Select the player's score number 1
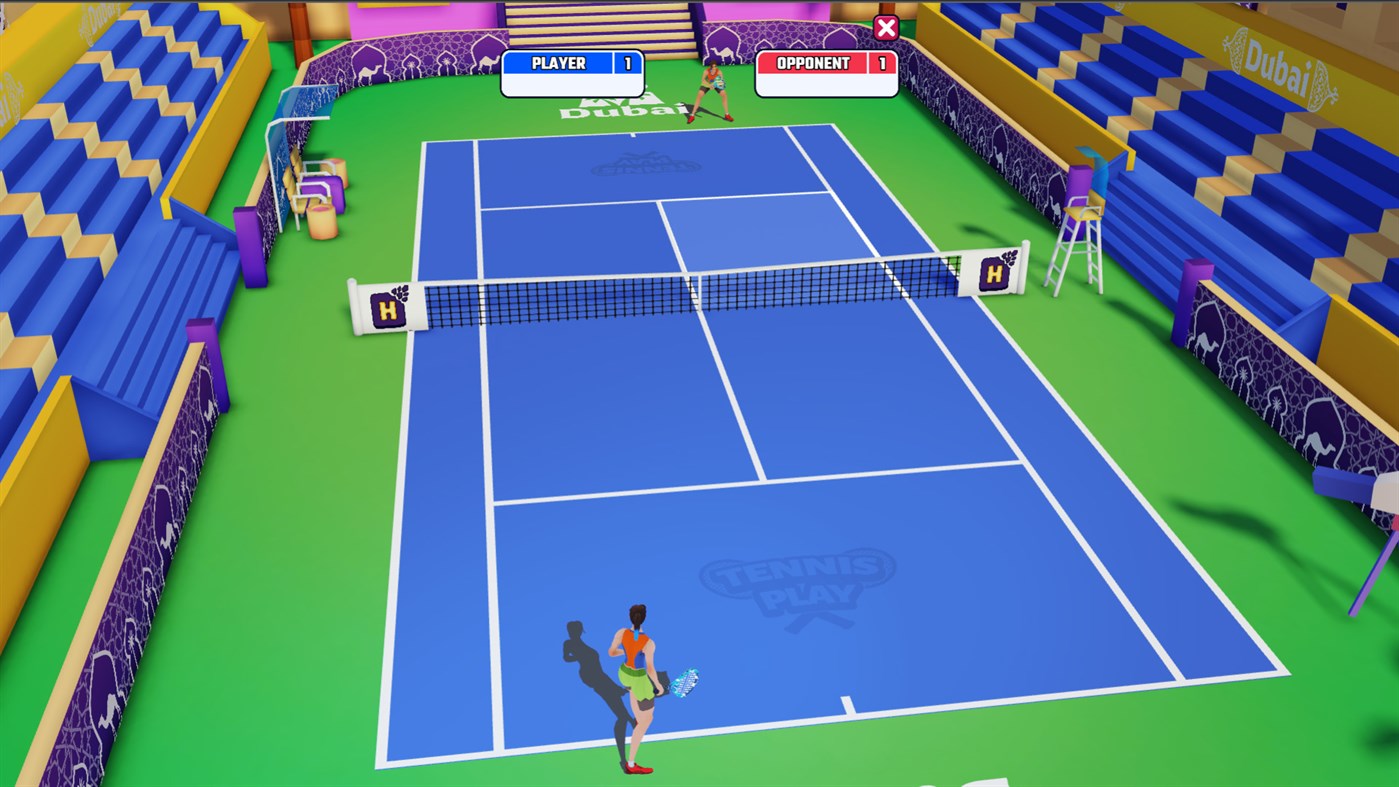This screenshot has height=787, width=1399. [x=629, y=63]
